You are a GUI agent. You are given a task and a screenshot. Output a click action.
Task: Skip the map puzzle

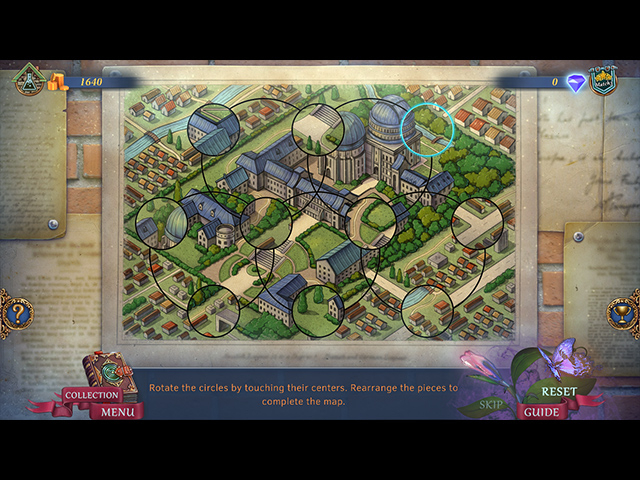[x=491, y=405]
